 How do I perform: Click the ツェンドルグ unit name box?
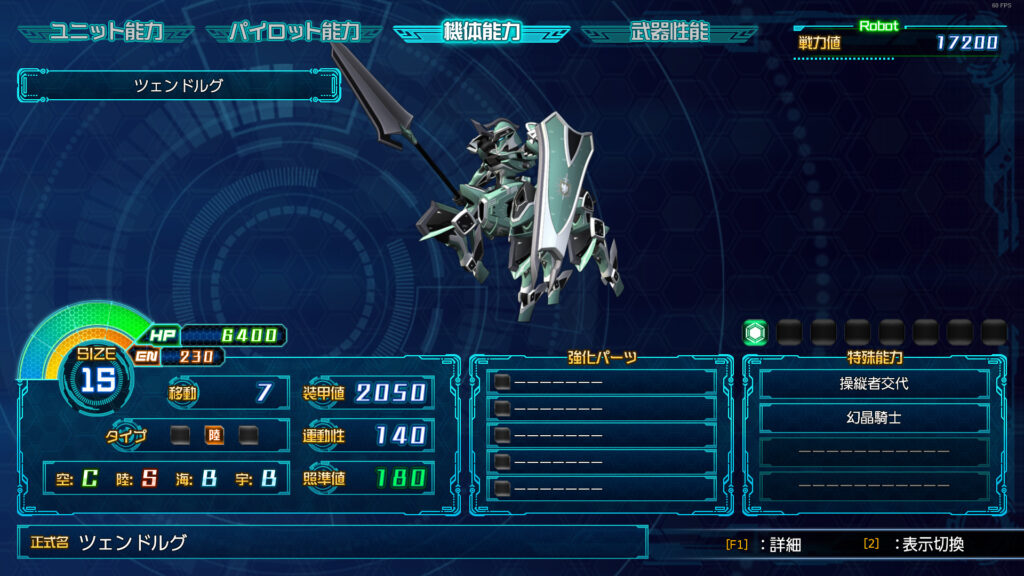pyautogui.click(x=179, y=86)
